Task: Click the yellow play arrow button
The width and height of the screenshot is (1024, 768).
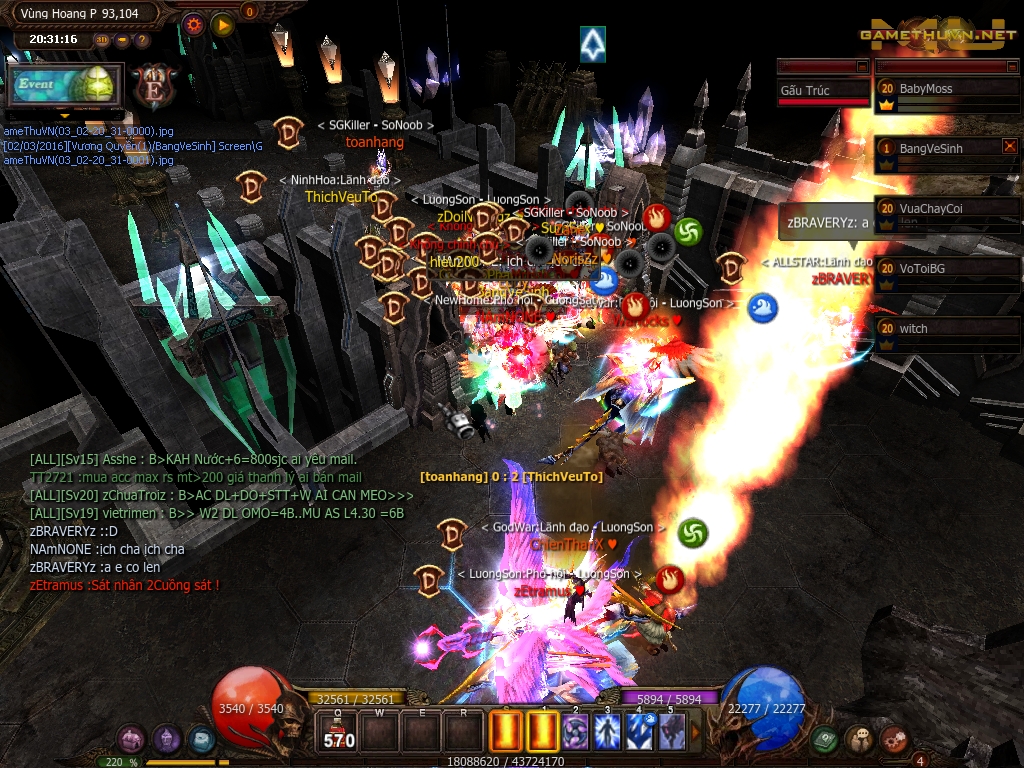Action: [x=223, y=24]
